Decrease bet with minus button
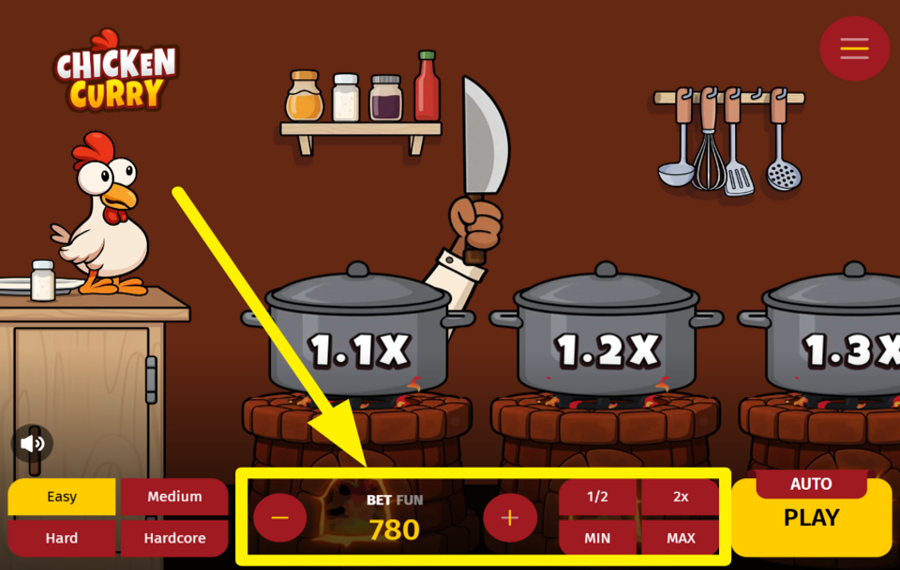The height and width of the screenshot is (570, 900). pyautogui.click(x=280, y=518)
